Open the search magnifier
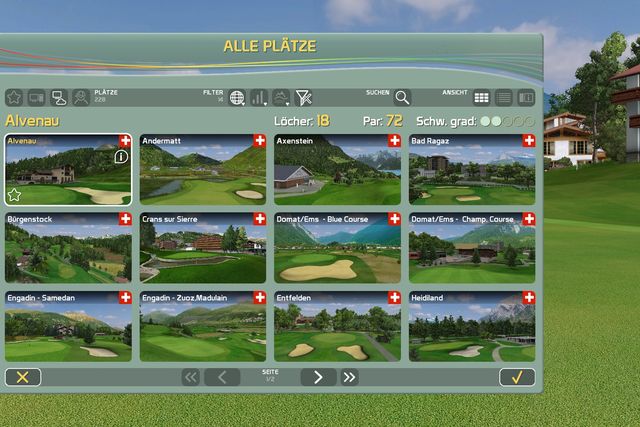 pos(401,98)
